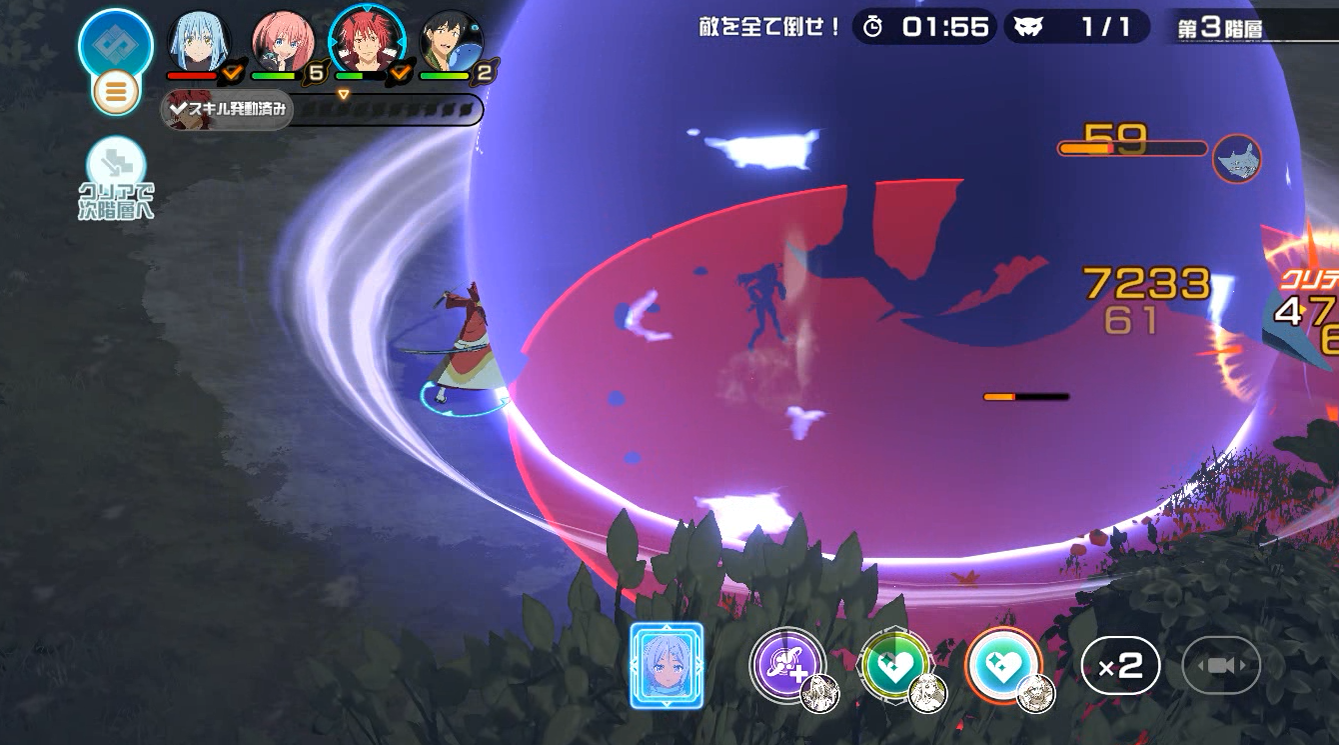Viewport: 1339px width, 745px height.
Task: Select the red-haired party member portrait
Action: point(366,42)
